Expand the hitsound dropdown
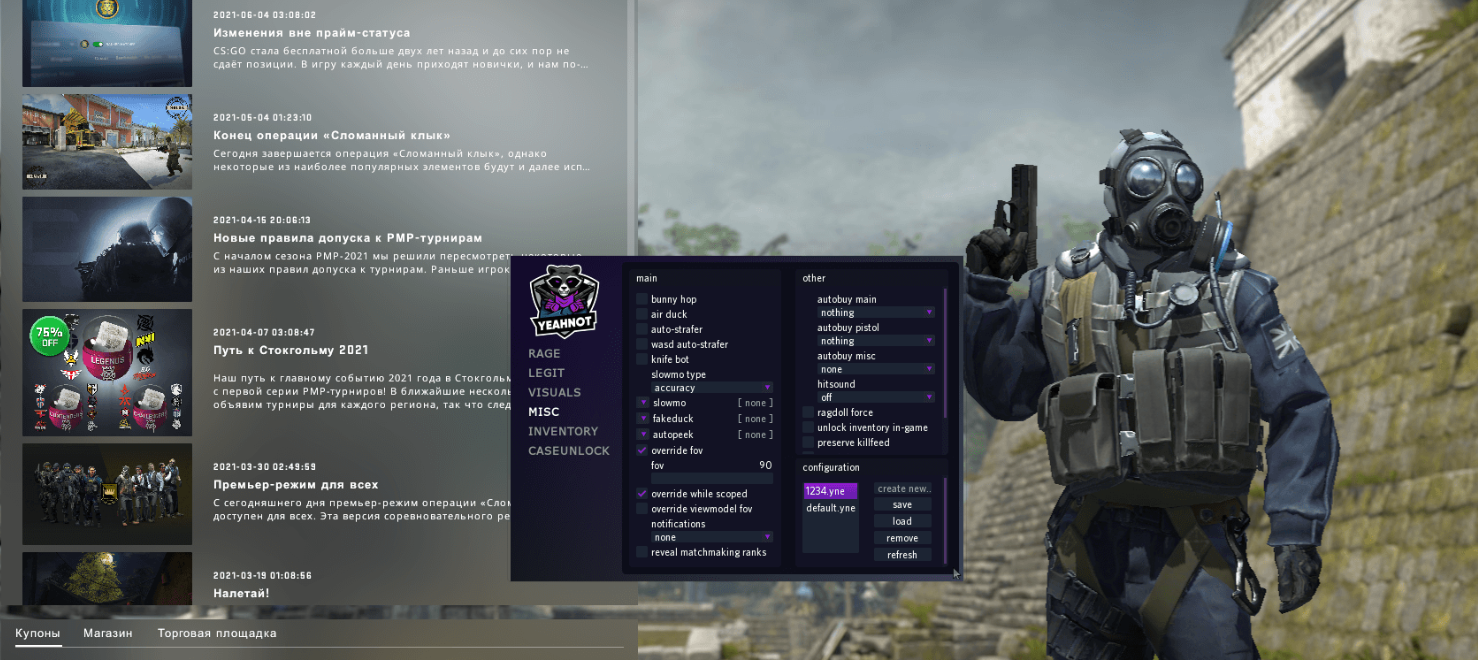 coord(875,398)
